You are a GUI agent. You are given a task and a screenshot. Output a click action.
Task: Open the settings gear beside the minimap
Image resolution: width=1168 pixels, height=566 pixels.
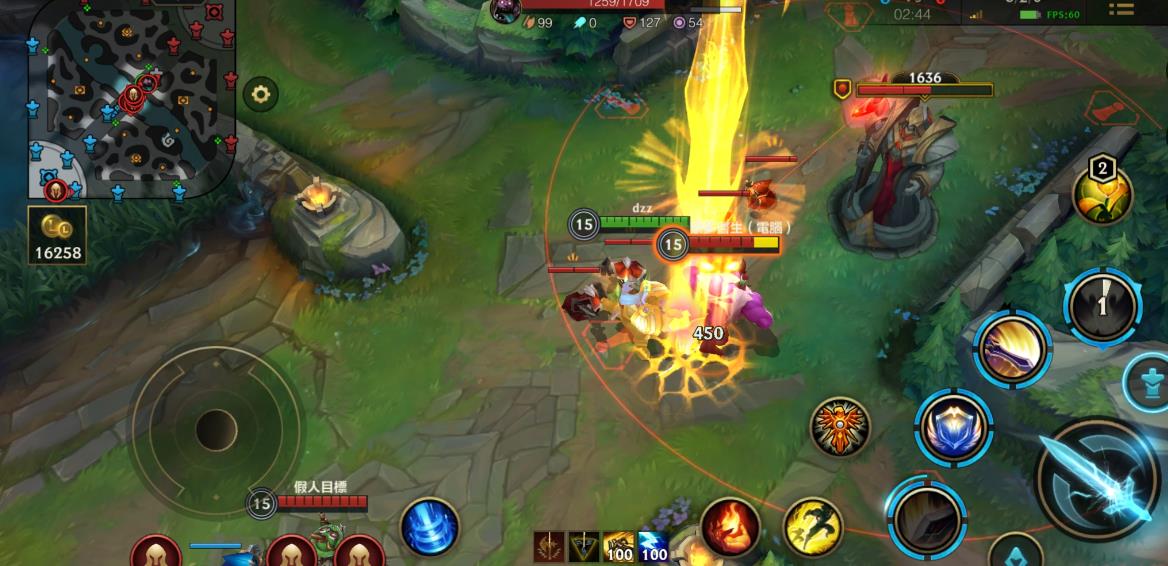click(x=261, y=95)
